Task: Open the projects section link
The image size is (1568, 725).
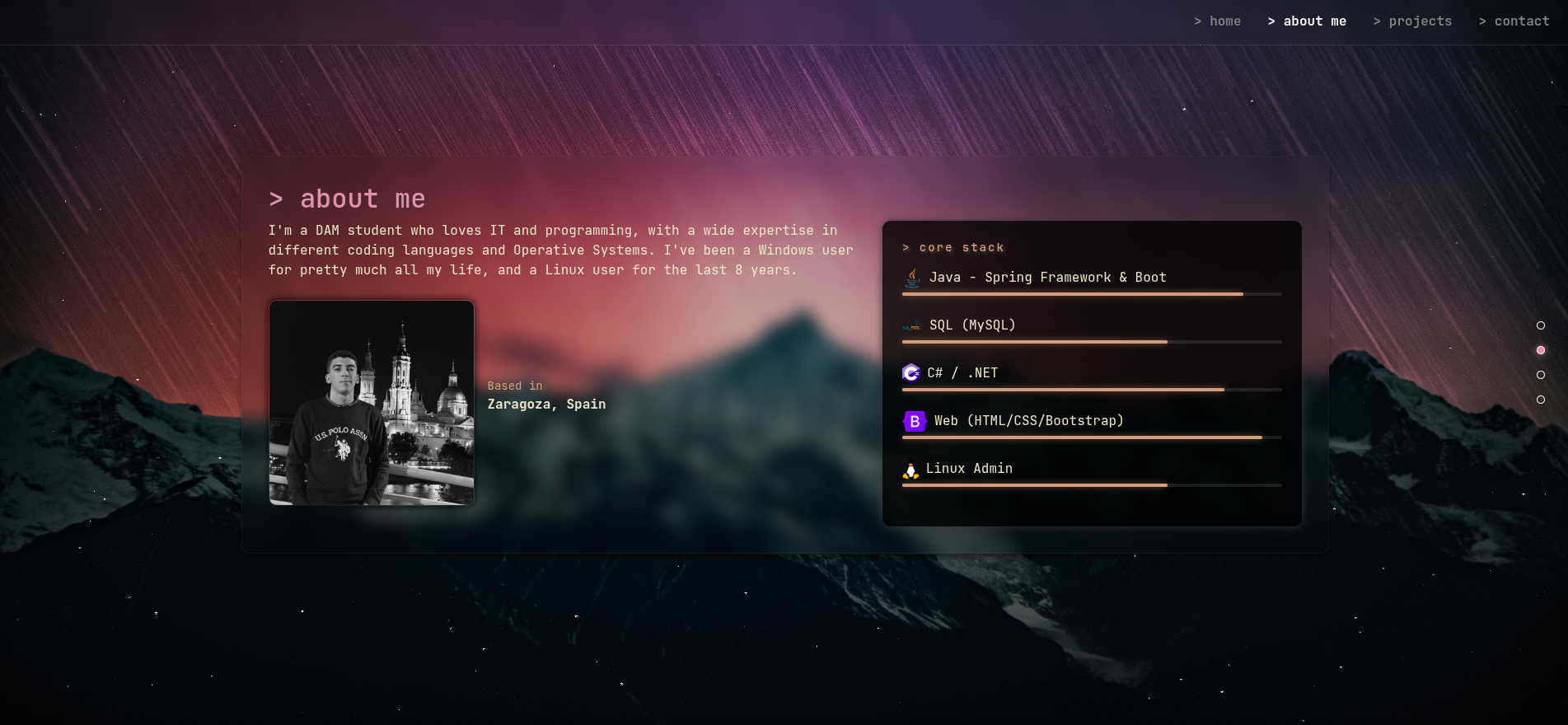Action: pos(1412,21)
